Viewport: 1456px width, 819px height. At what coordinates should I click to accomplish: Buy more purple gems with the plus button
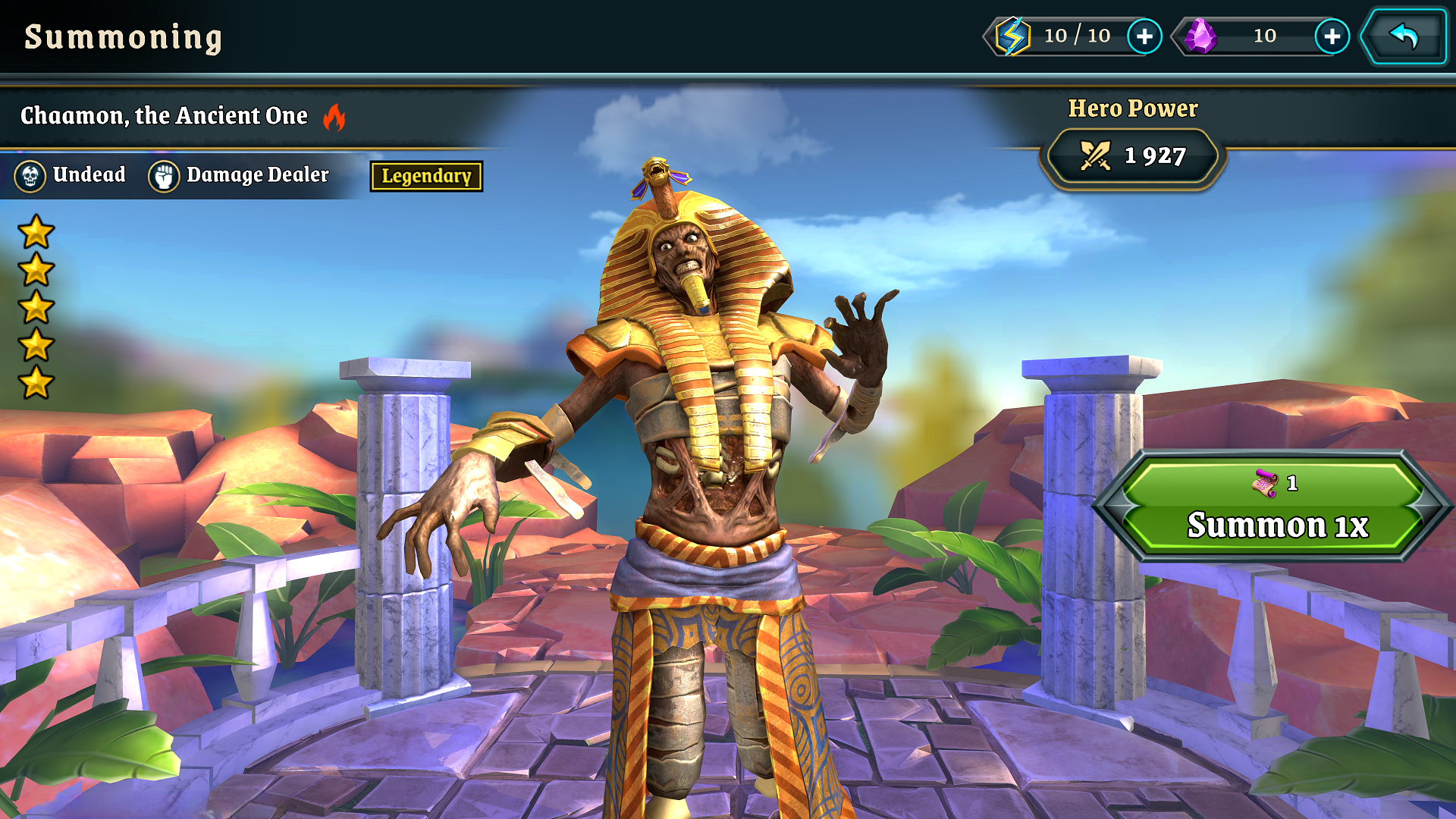pyautogui.click(x=1332, y=36)
